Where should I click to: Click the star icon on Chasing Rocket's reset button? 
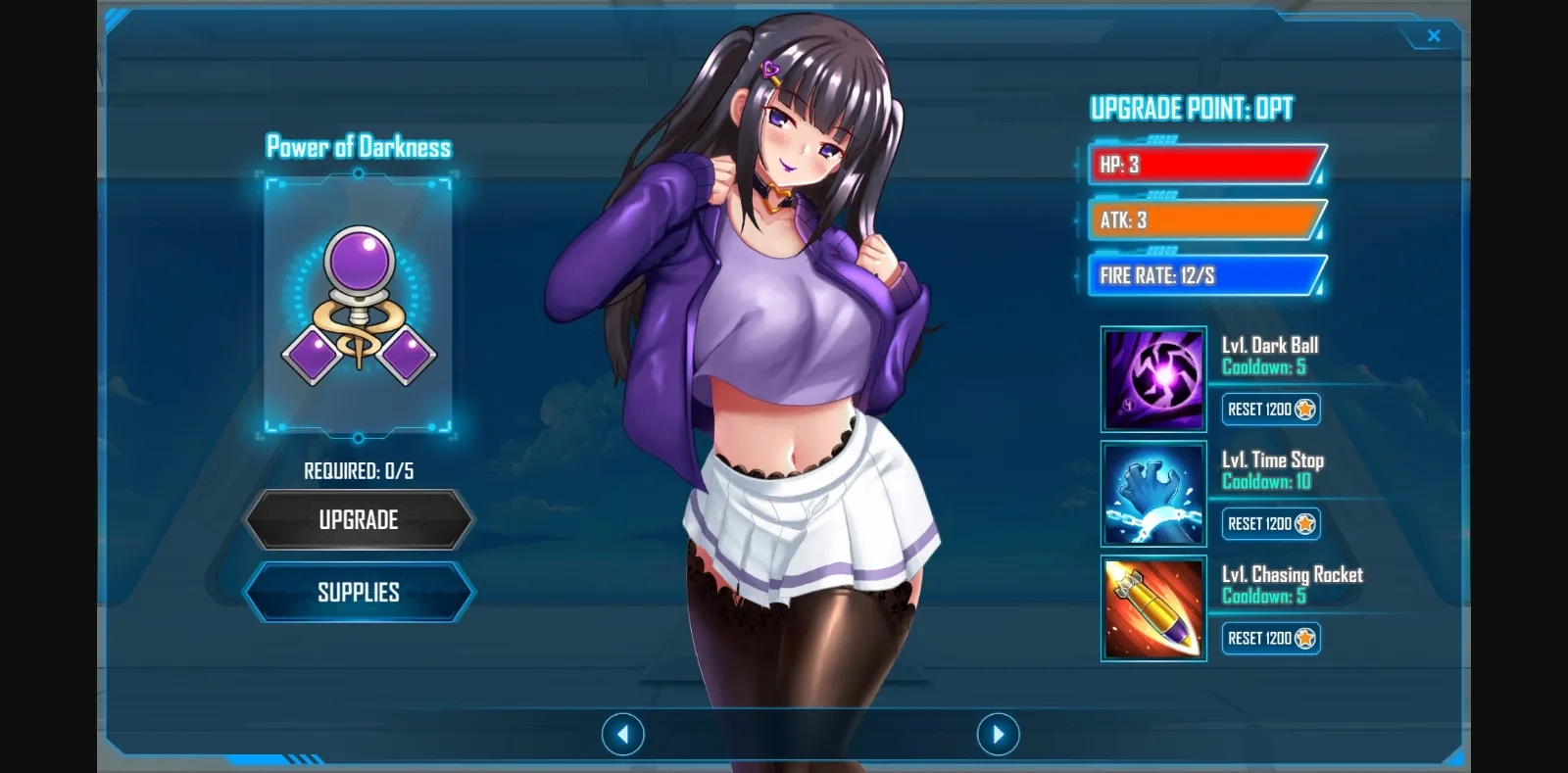click(x=1303, y=639)
